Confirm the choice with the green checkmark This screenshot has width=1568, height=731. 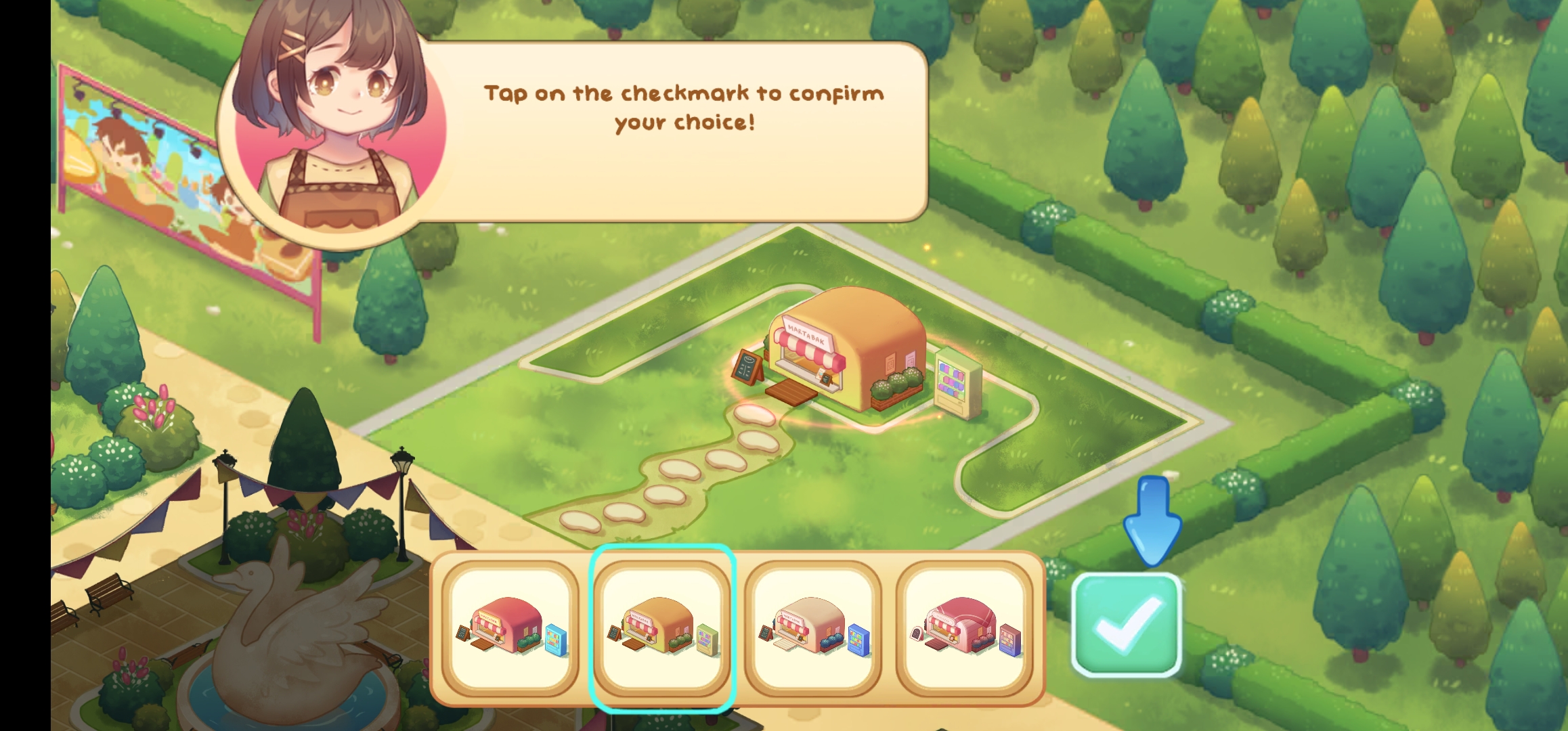pos(1127,625)
